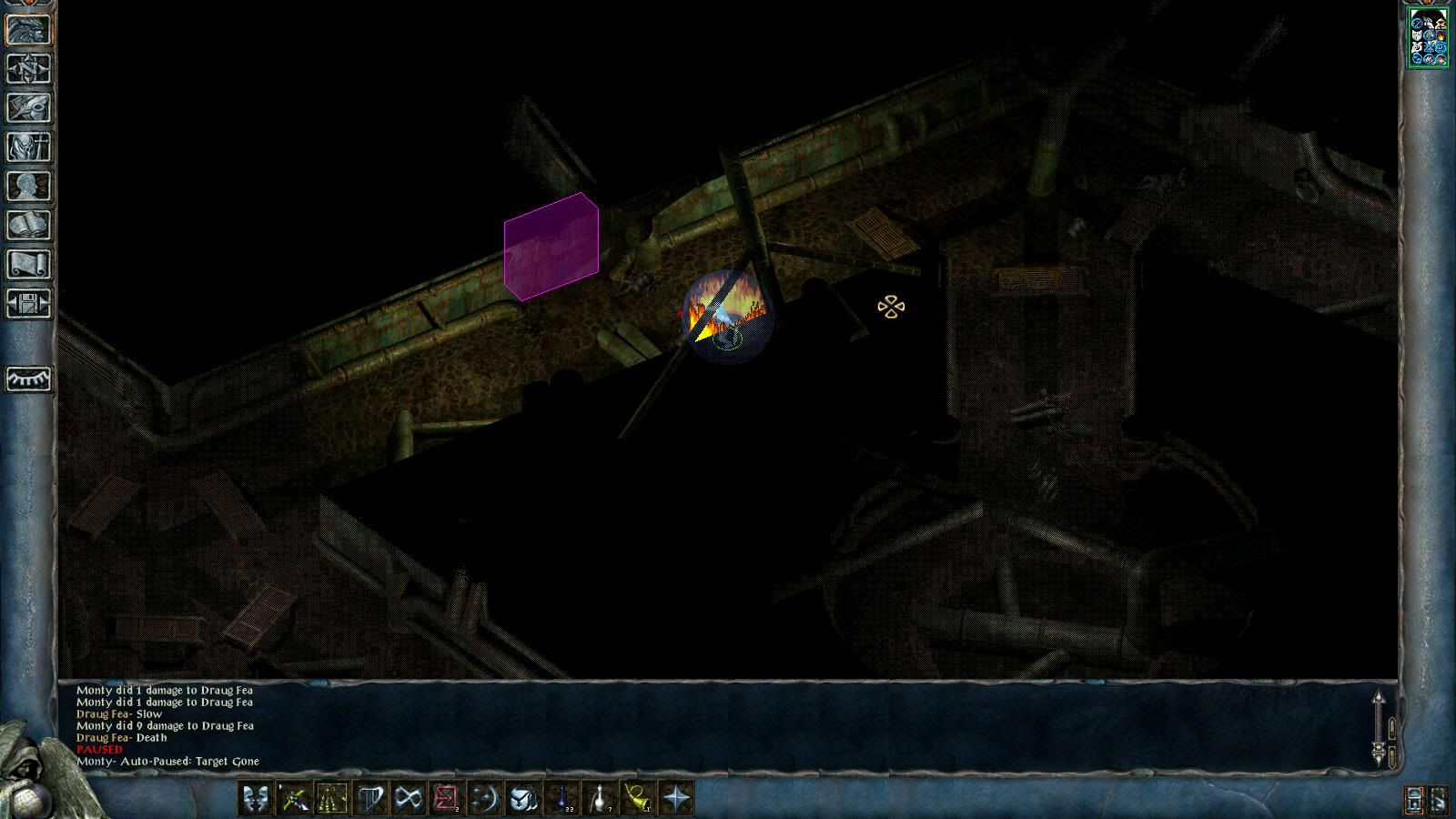
Task: Click the twin masks dialogue button
Action: click(256, 799)
